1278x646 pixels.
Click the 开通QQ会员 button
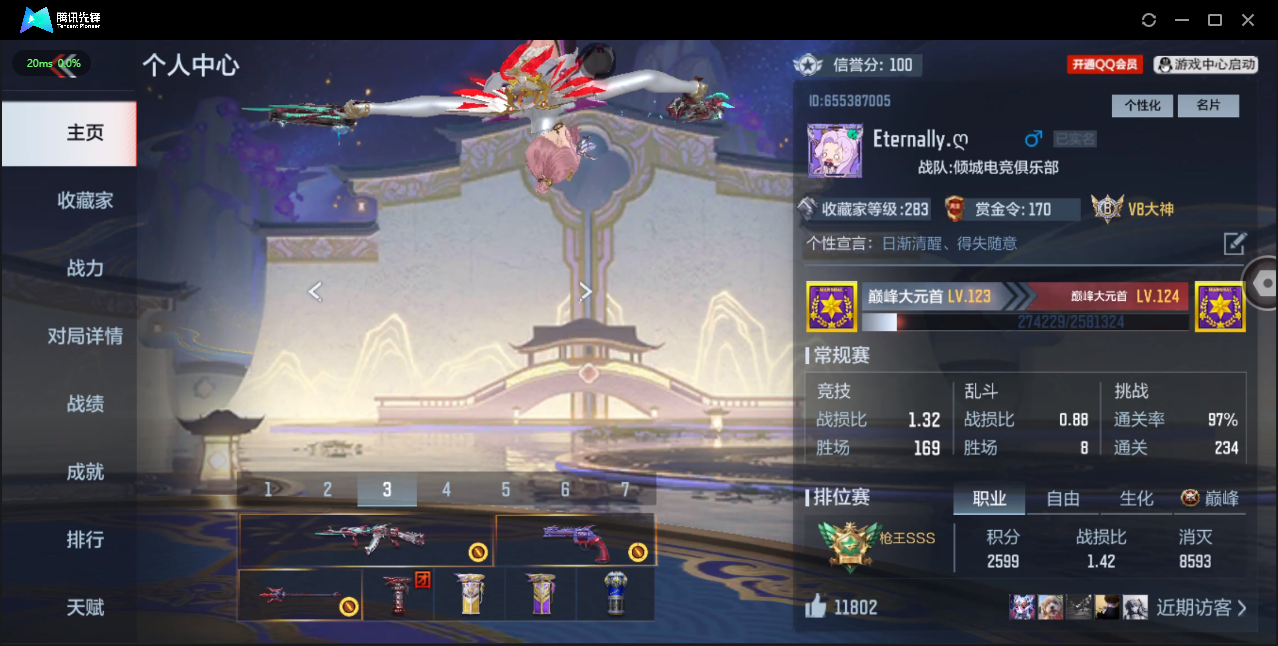[x=1105, y=64]
